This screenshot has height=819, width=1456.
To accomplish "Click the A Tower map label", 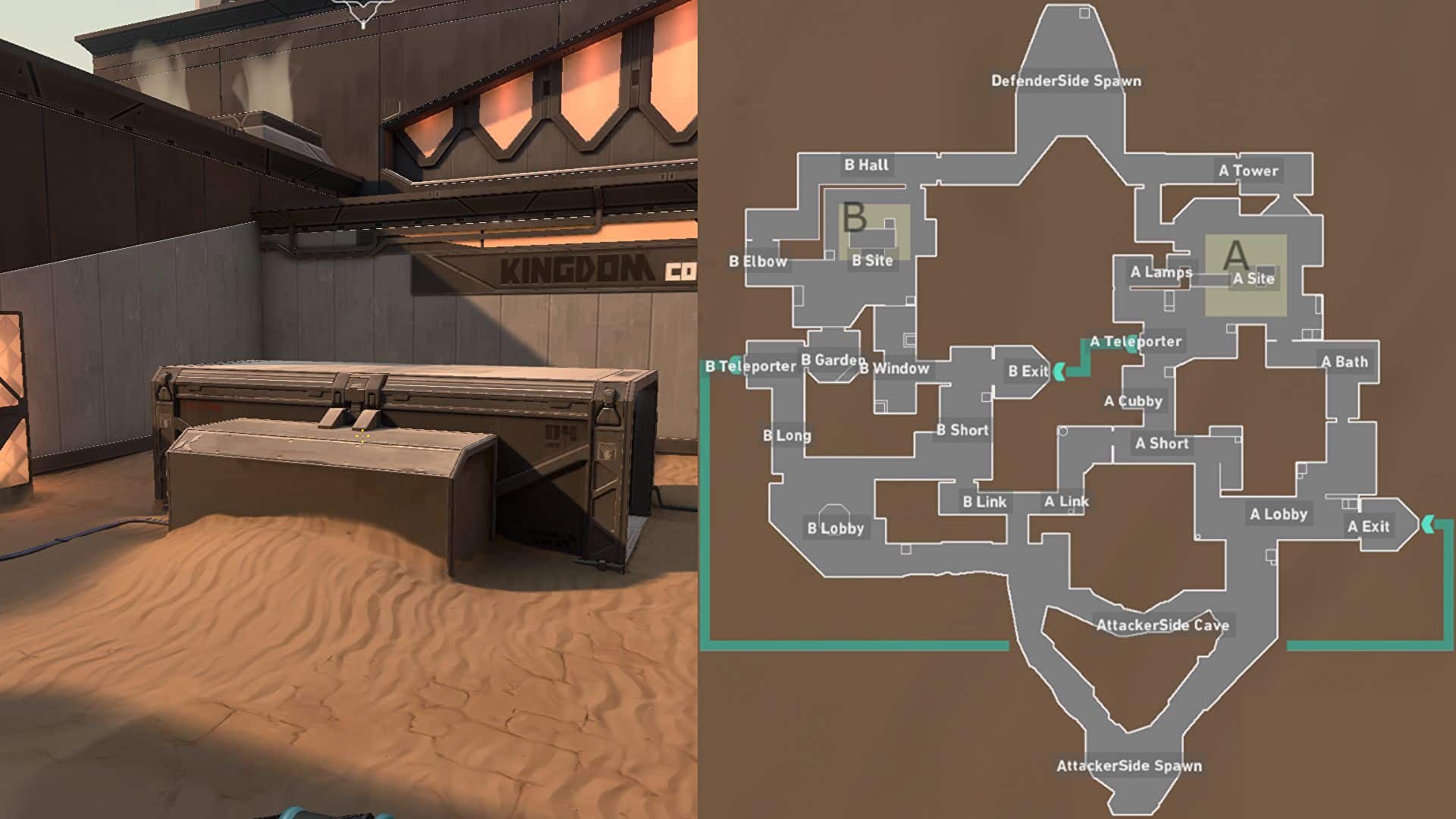I will pyautogui.click(x=1248, y=171).
